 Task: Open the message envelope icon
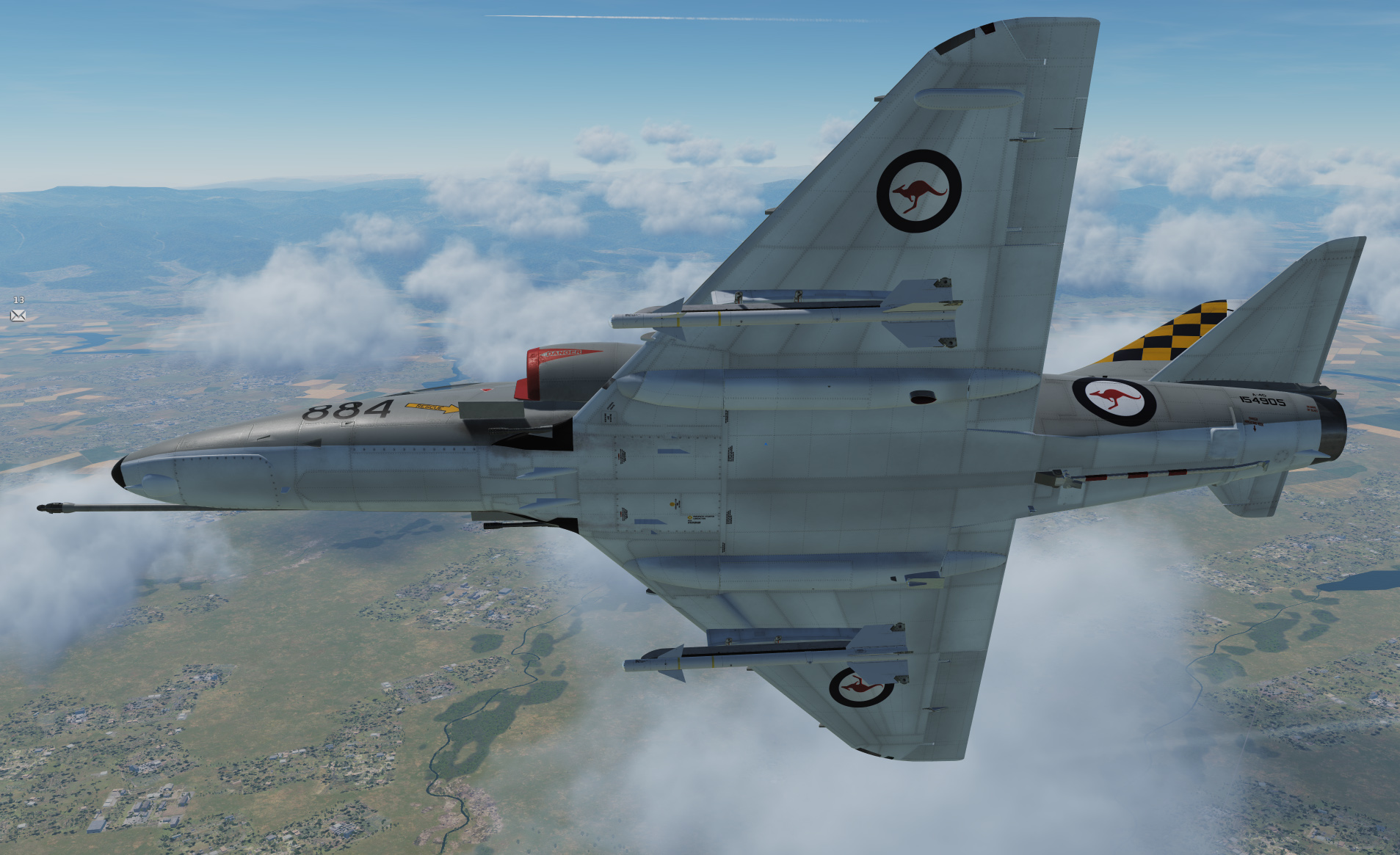tap(18, 316)
